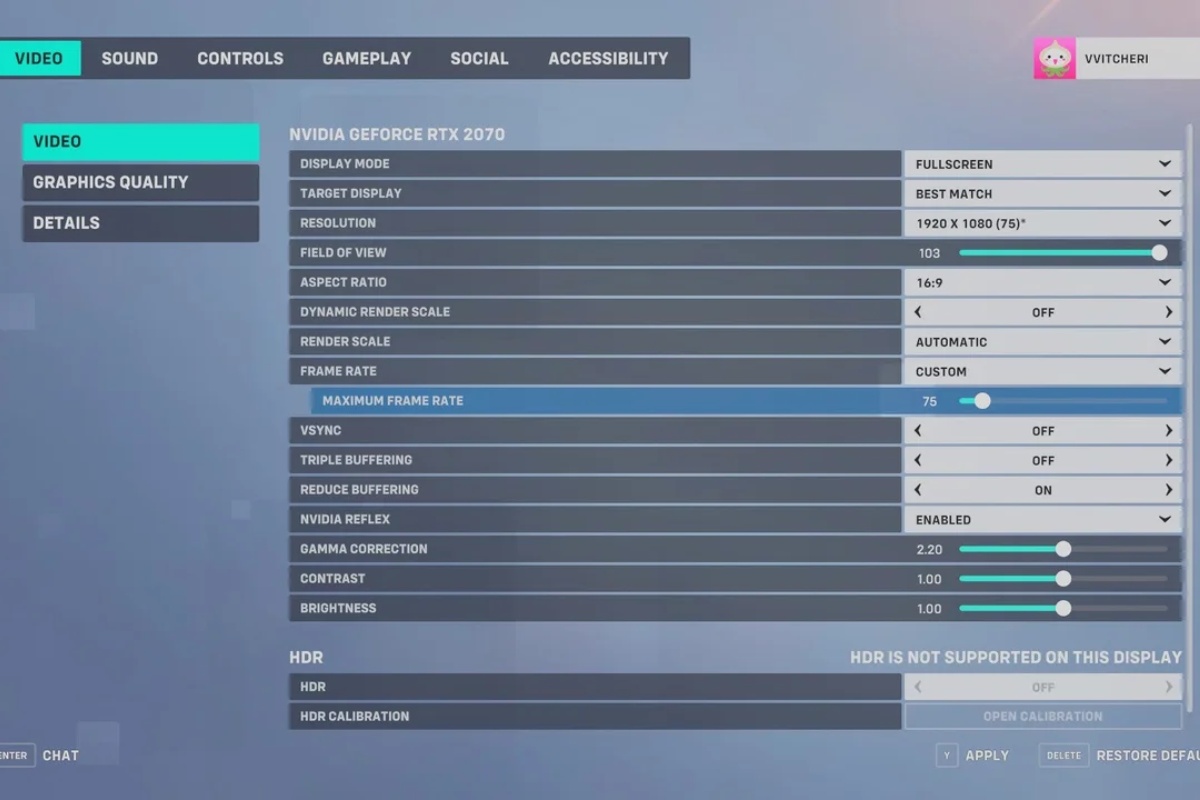Open the NVIDIA Reflex dropdown
The height and width of the screenshot is (800, 1200).
(1042, 519)
